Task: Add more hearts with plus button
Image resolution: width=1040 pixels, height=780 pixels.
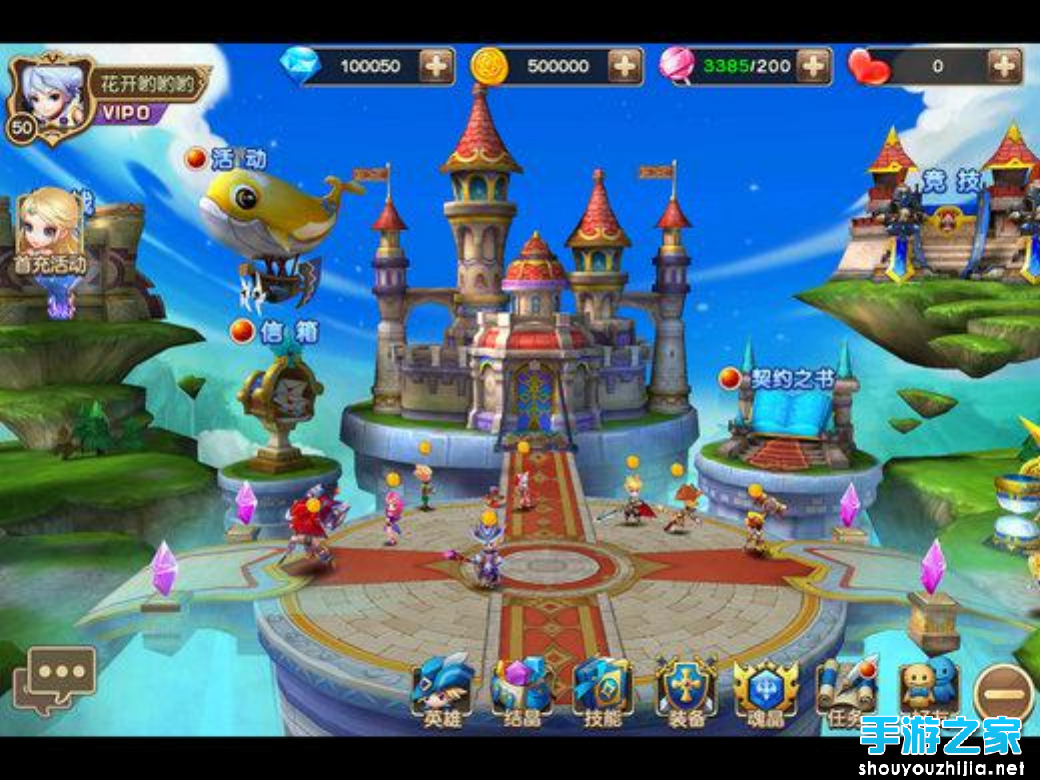Action: click(x=1003, y=66)
